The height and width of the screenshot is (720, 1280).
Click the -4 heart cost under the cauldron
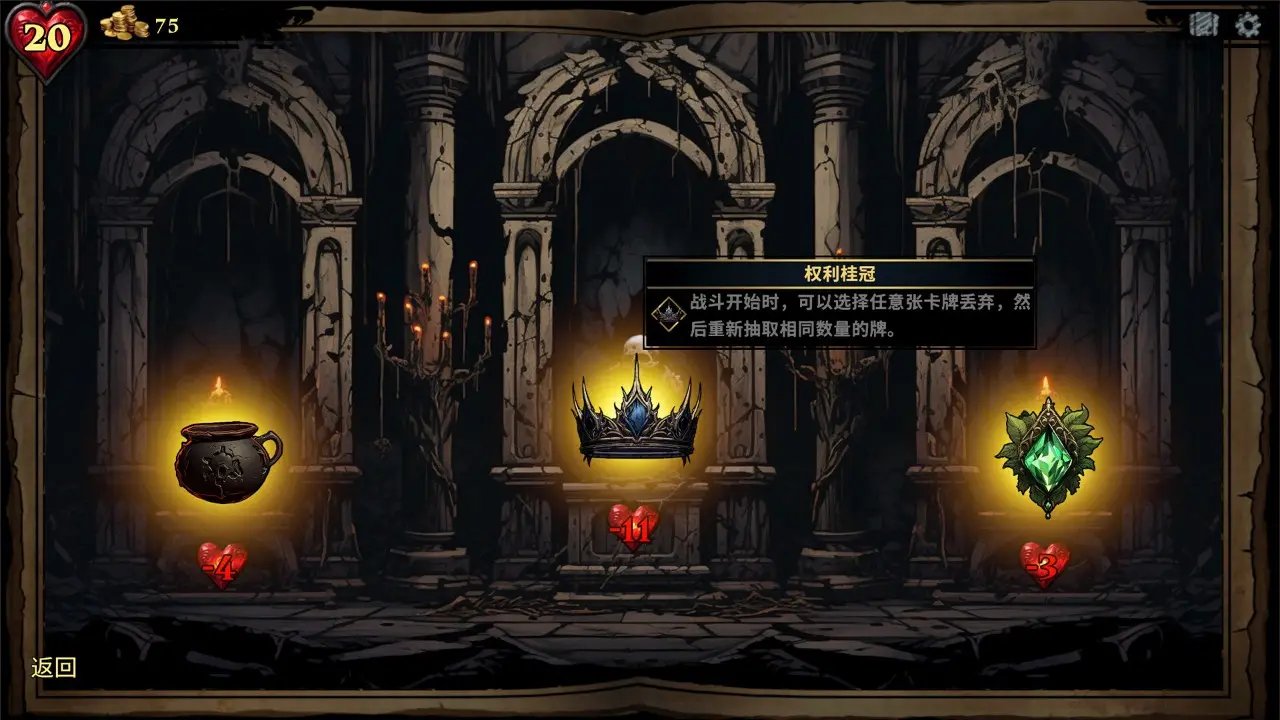point(222,565)
